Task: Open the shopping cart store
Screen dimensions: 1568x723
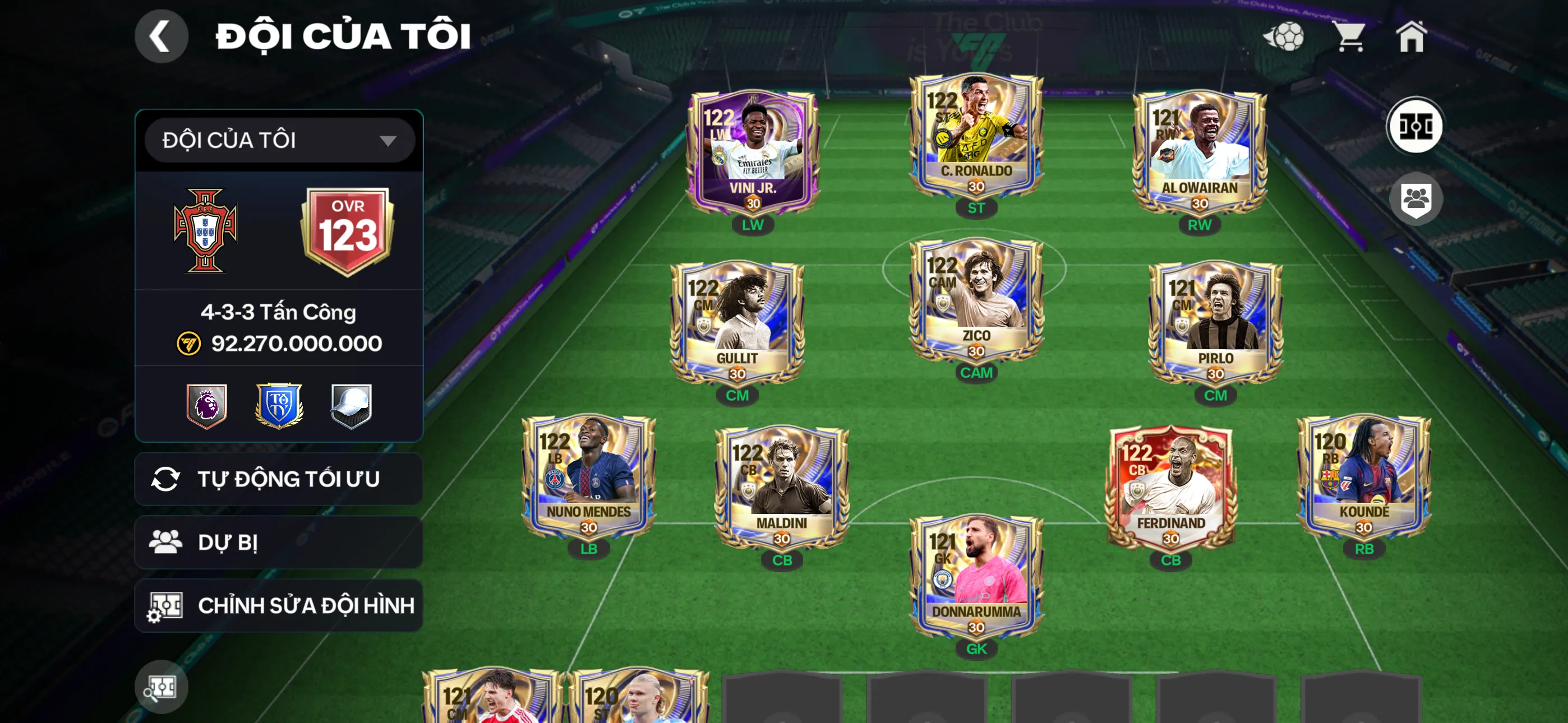Action: 1349,36
